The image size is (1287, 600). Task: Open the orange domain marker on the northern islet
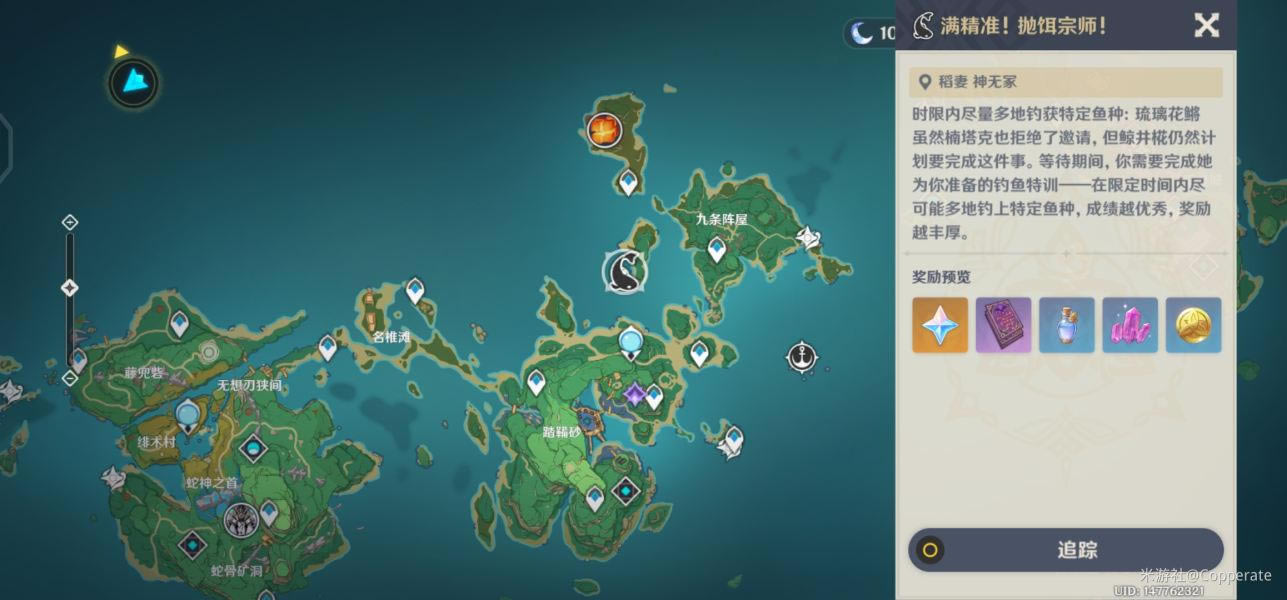point(604,129)
